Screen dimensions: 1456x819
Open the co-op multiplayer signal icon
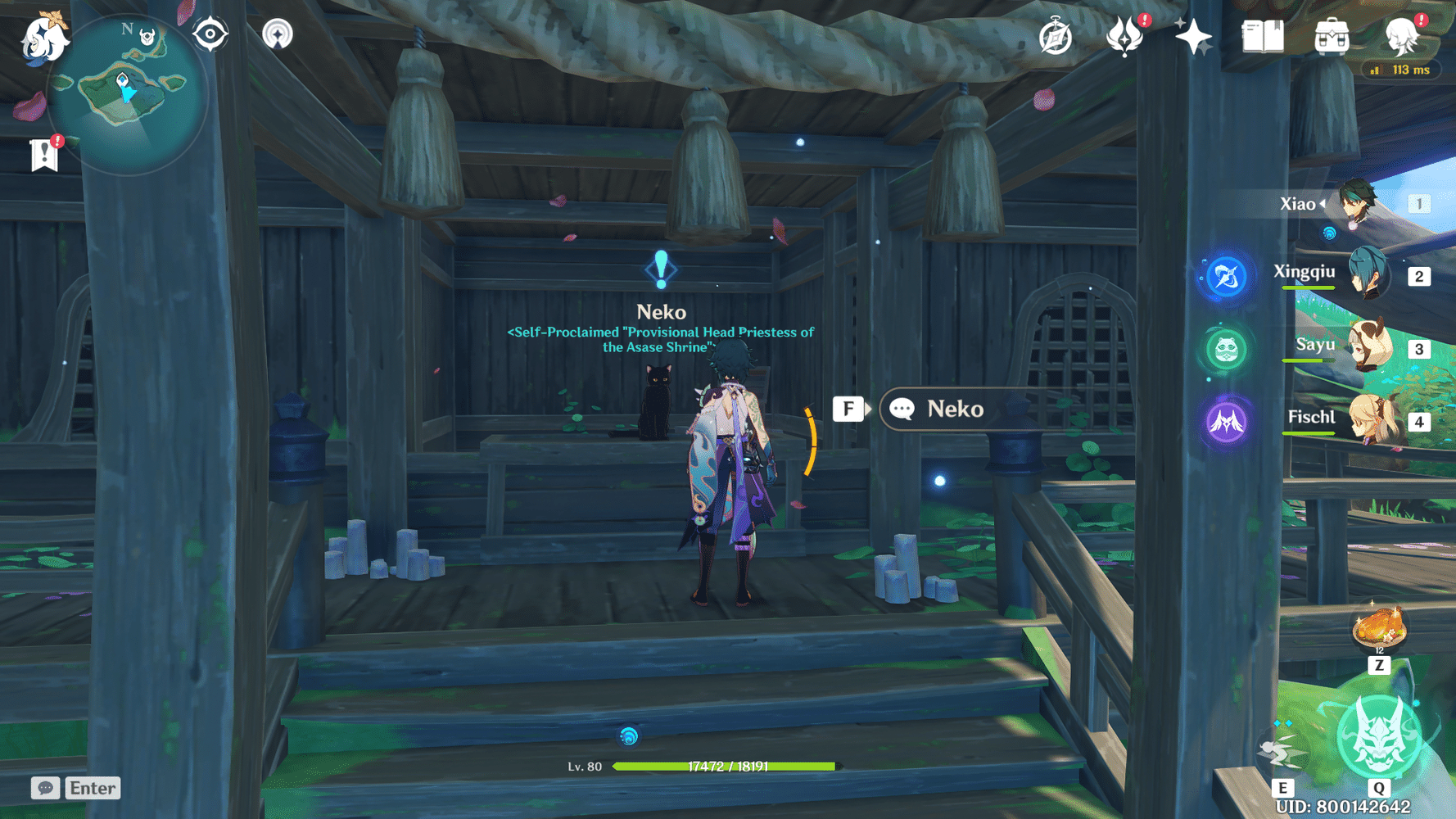pyautogui.click(x=278, y=33)
